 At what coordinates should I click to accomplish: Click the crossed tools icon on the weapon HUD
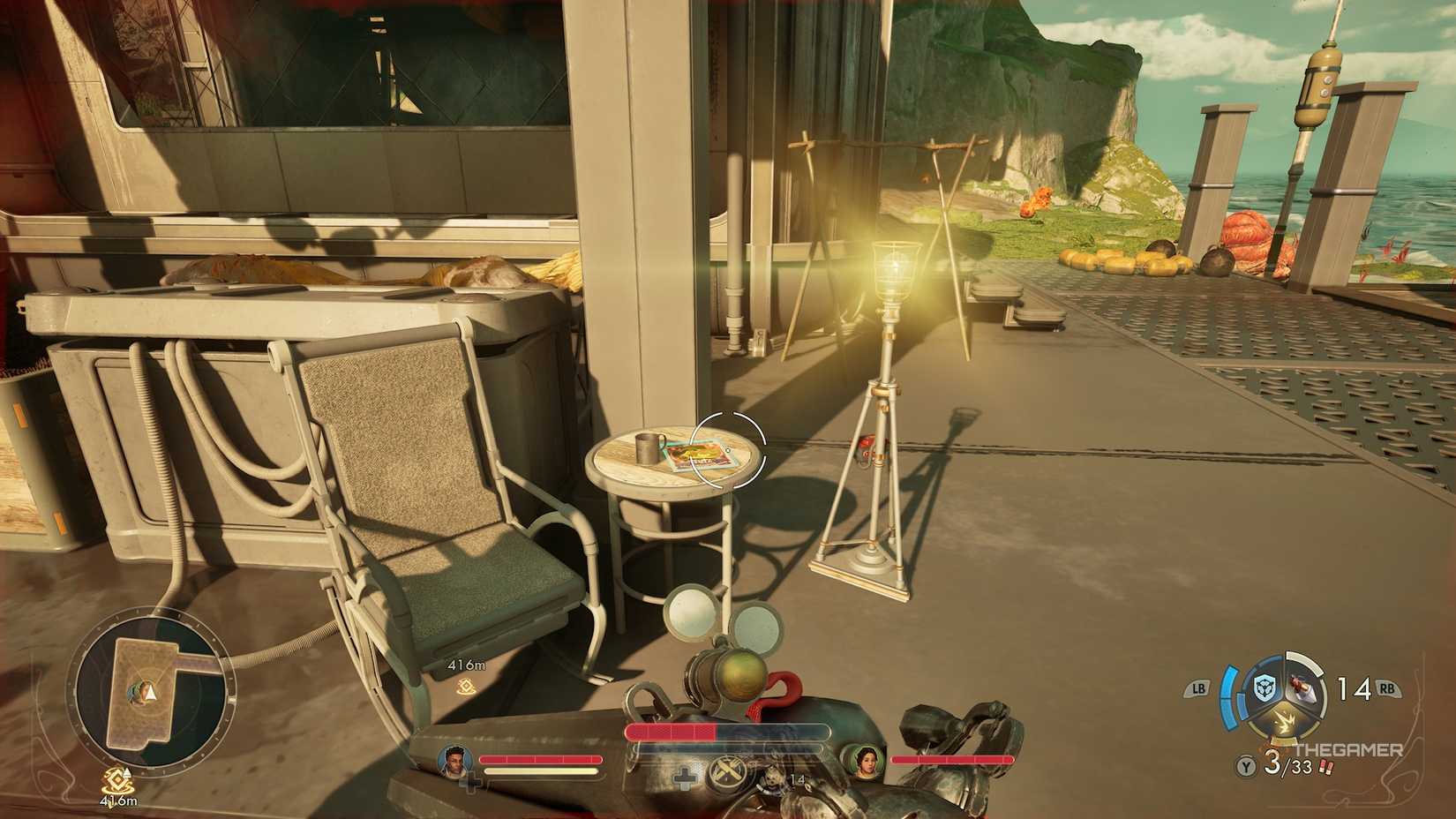[x=726, y=770]
